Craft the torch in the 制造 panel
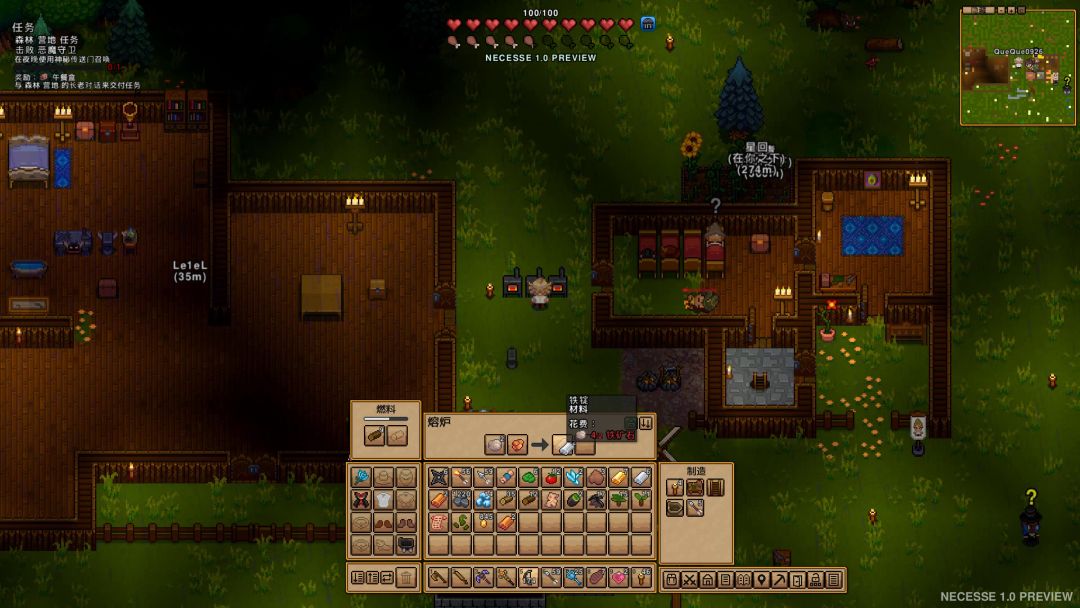The height and width of the screenshot is (608, 1080). click(675, 487)
